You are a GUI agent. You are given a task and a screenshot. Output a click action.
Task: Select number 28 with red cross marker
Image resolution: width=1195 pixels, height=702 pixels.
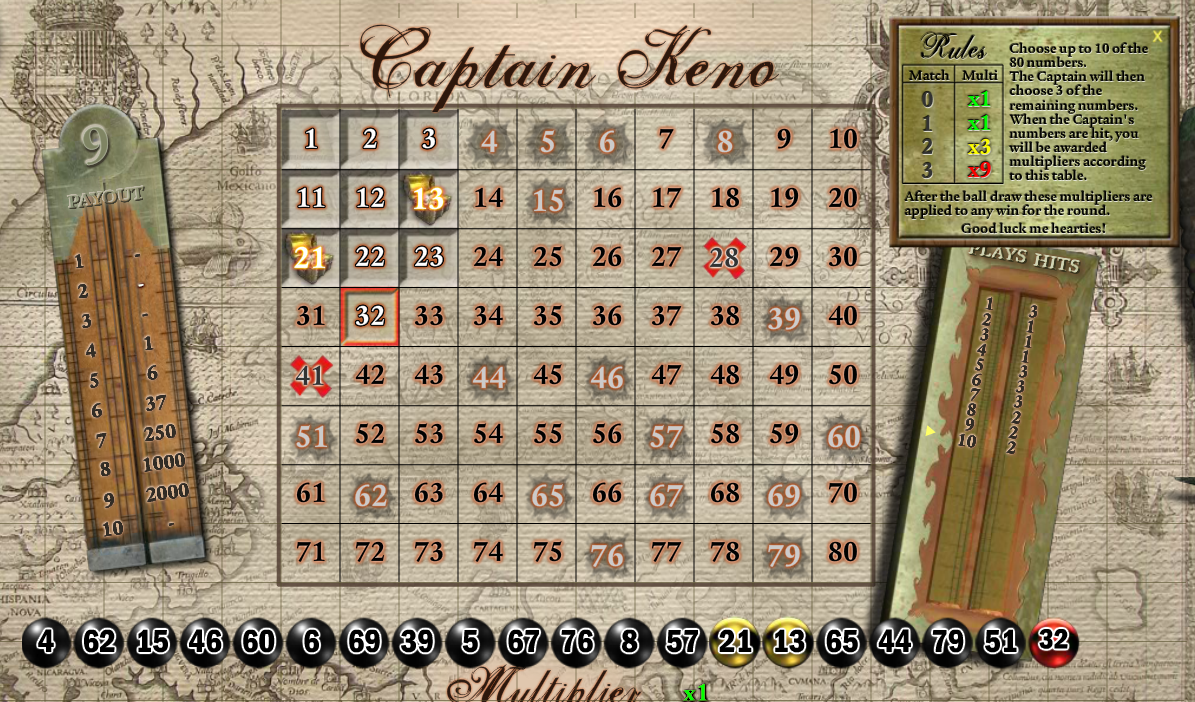[x=724, y=258]
